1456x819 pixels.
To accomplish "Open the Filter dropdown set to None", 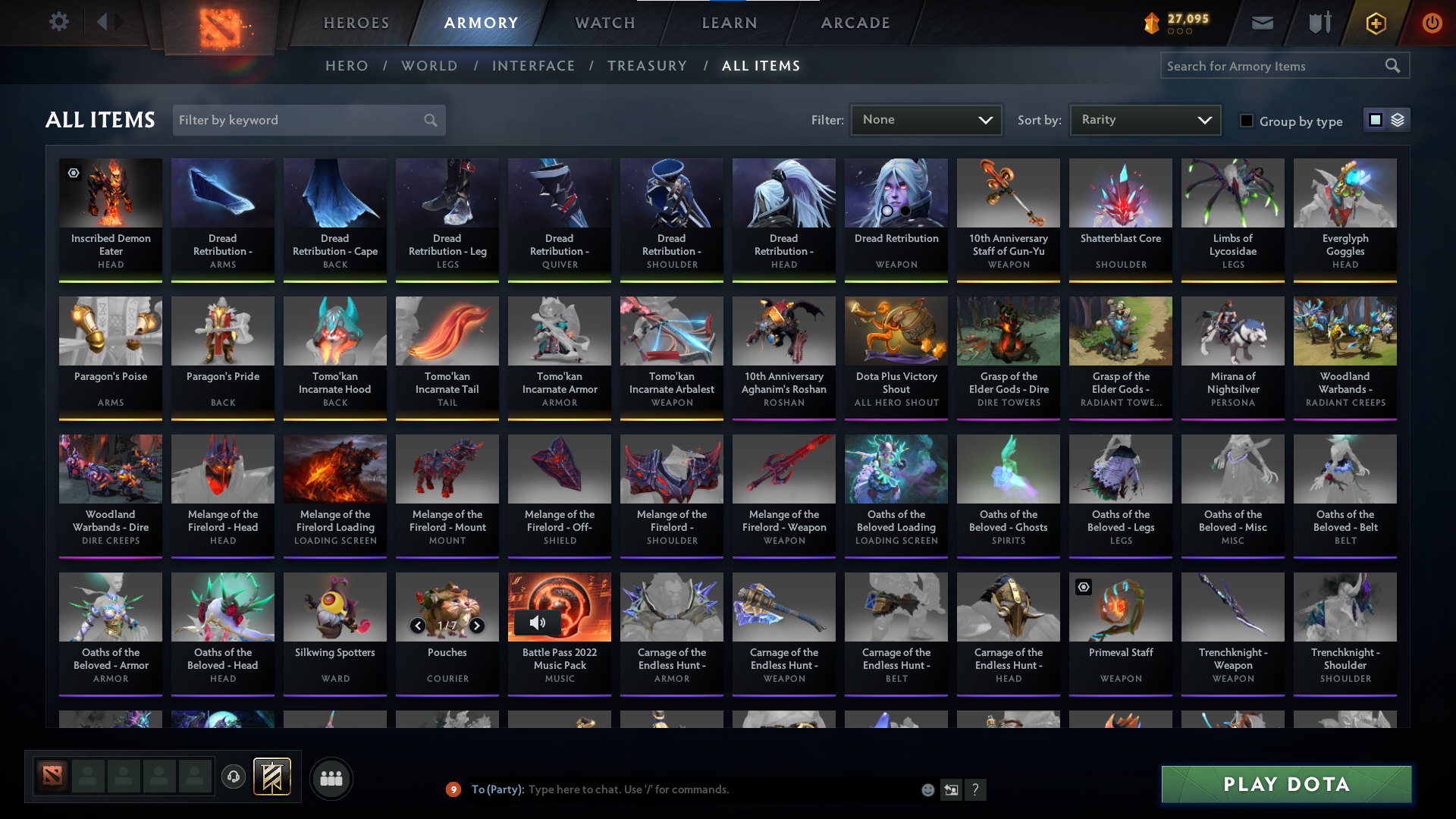I will (x=926, y=120).
